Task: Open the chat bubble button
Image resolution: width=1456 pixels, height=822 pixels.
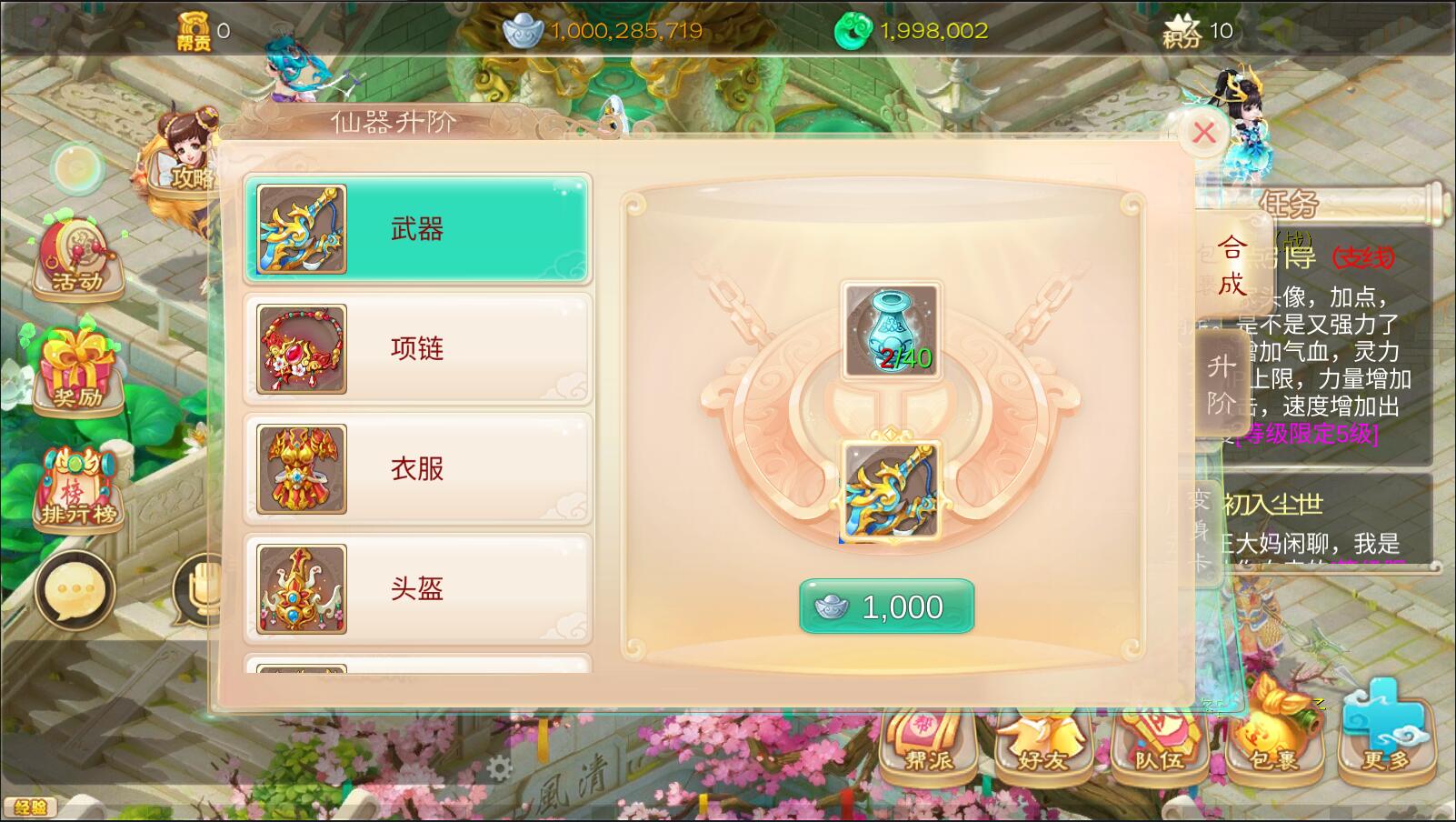Action: point(75,589)
